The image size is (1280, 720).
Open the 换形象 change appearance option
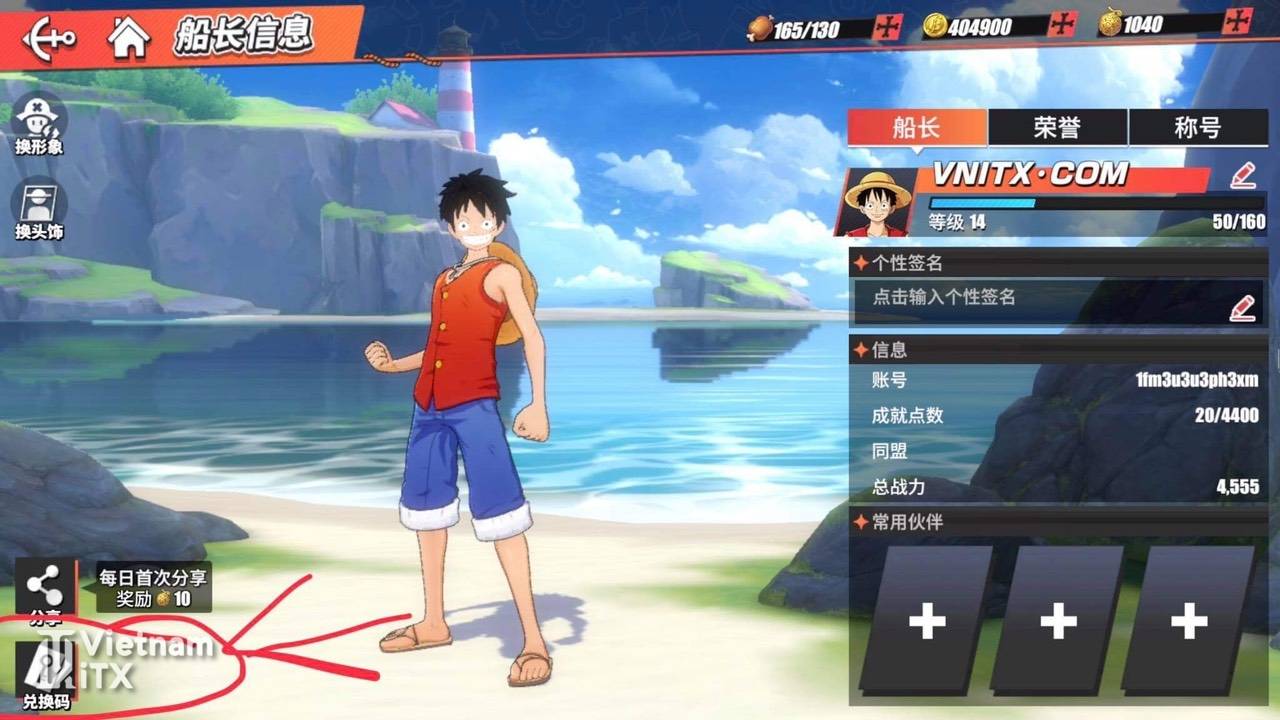click(x=39, y=124)
